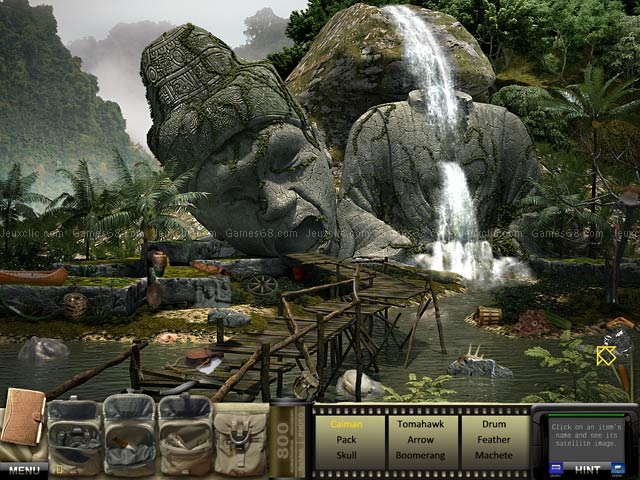Choose Machete from the item list
The image size is (640, 480).
coord(494,454)
